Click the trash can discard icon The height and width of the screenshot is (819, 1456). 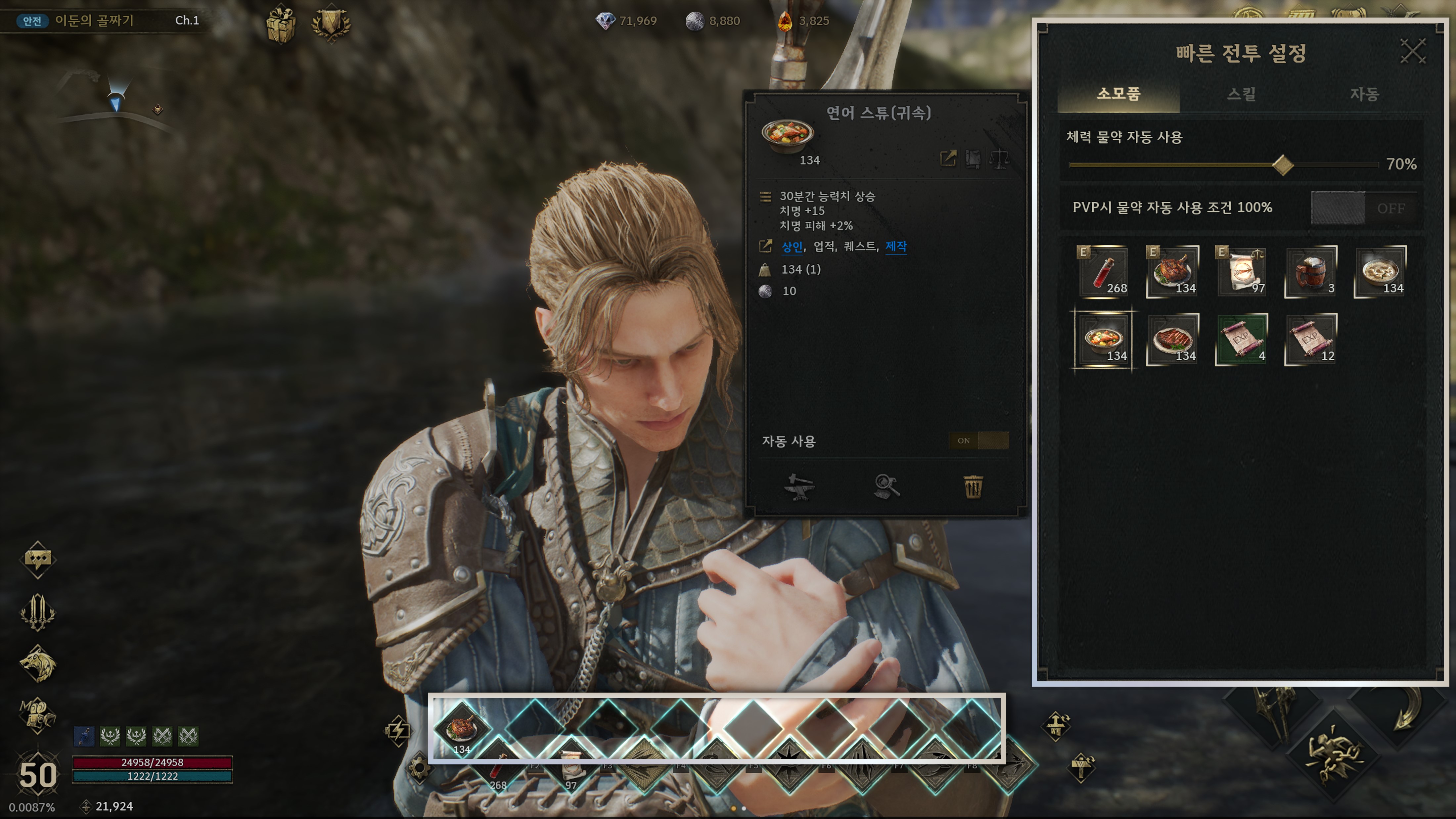[973, 487]
